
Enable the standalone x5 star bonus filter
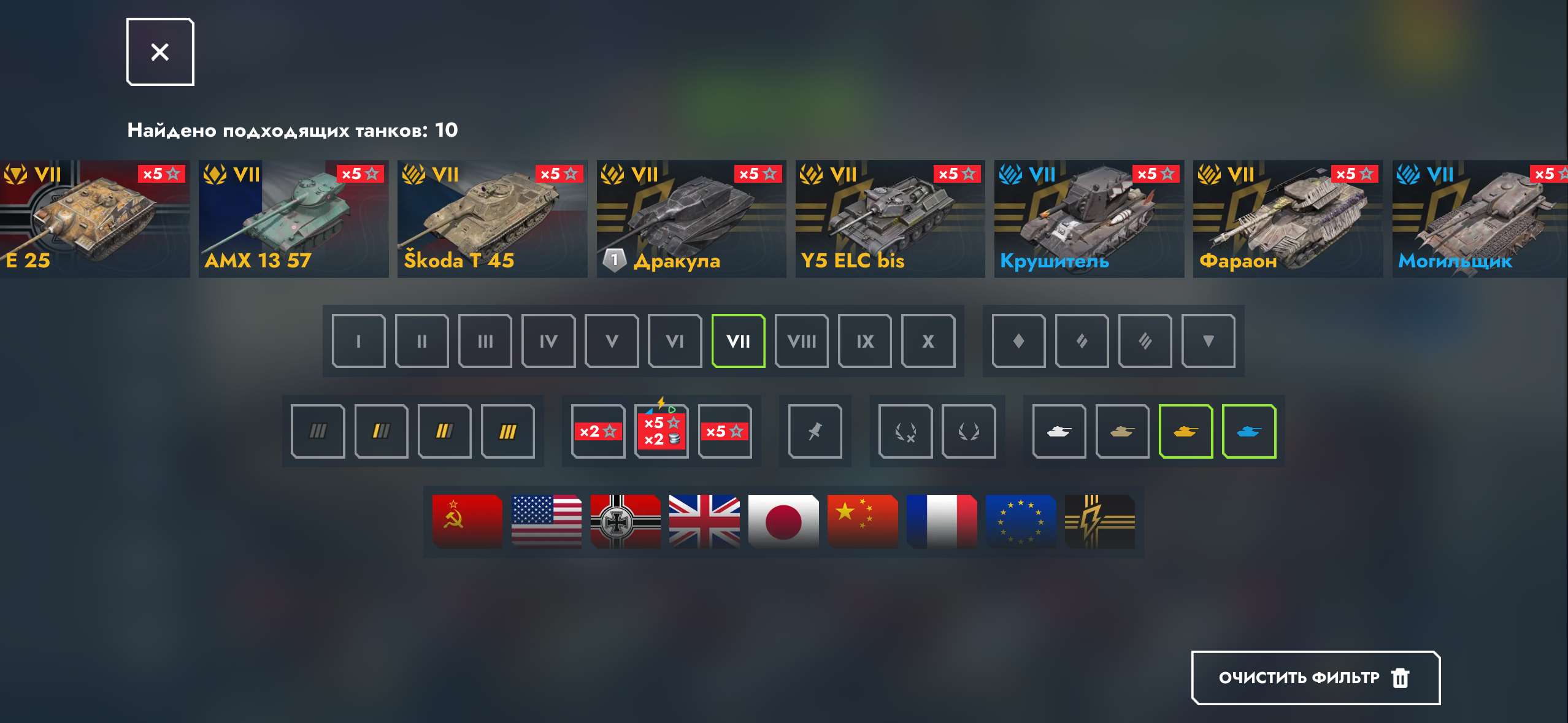[x=726, y=431]
